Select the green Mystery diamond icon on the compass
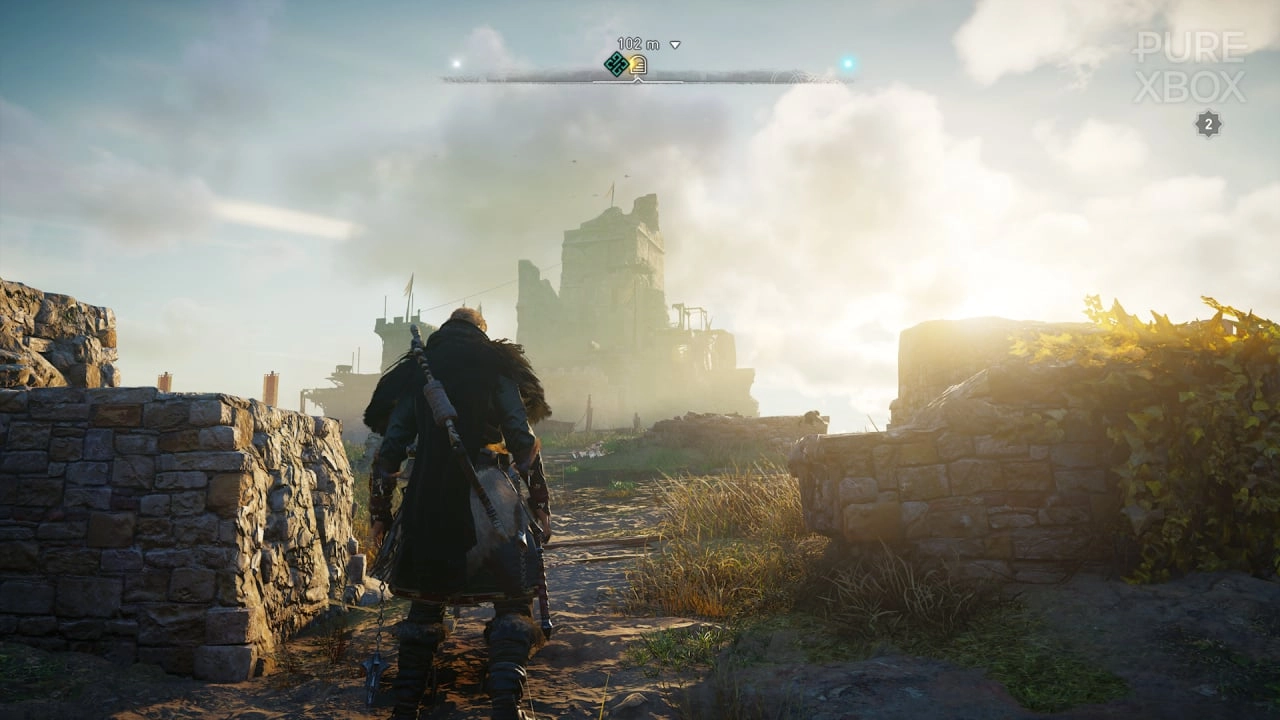 (x=618, y=63)
